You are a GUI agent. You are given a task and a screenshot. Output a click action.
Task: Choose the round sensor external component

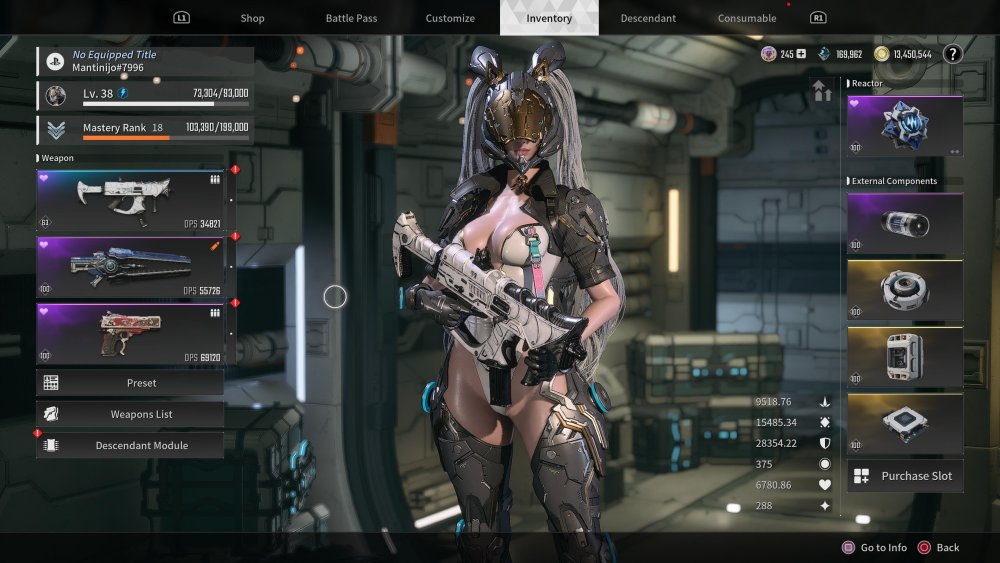[904, 291]
